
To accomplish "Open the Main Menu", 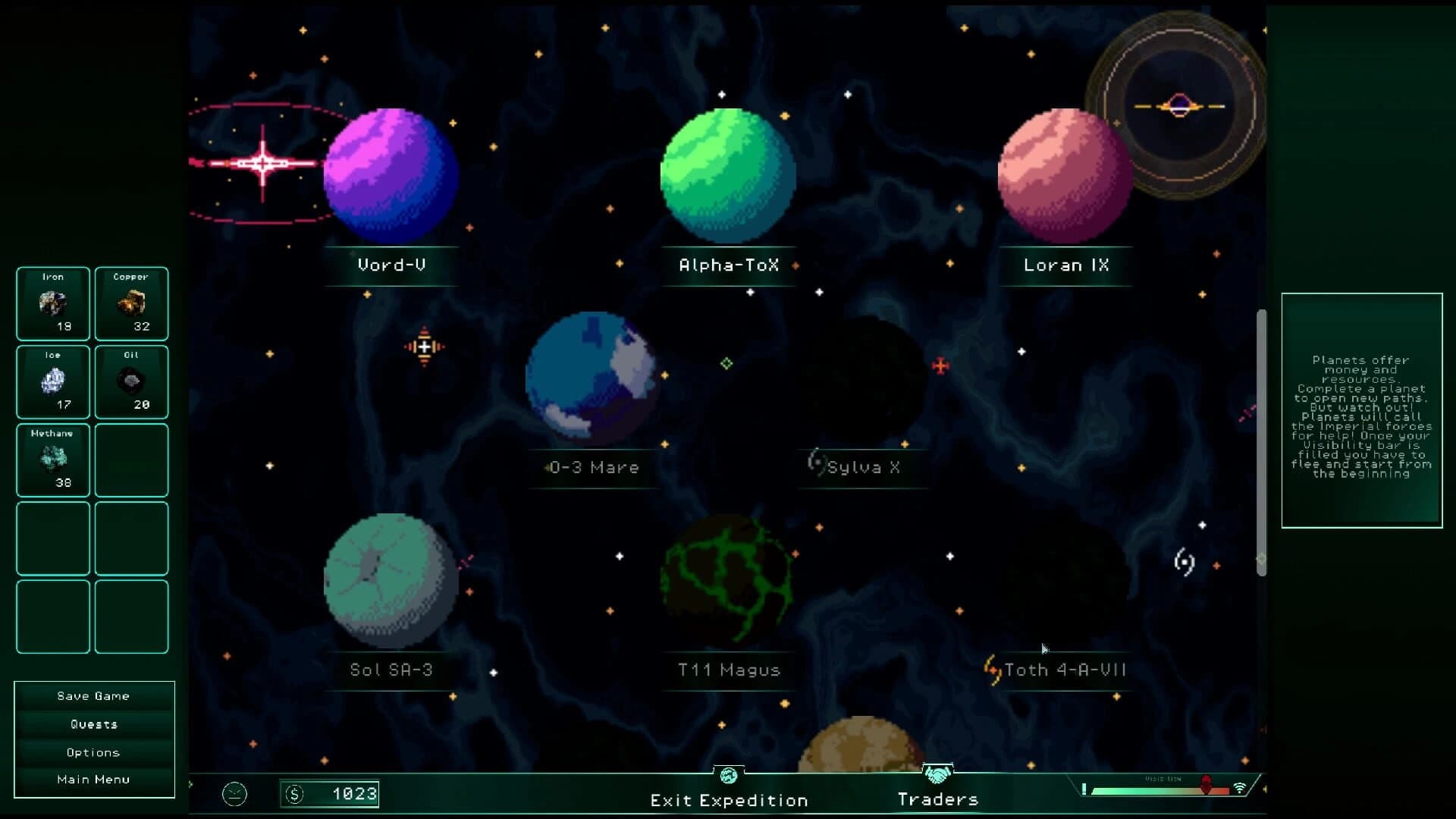I will 93,779.
